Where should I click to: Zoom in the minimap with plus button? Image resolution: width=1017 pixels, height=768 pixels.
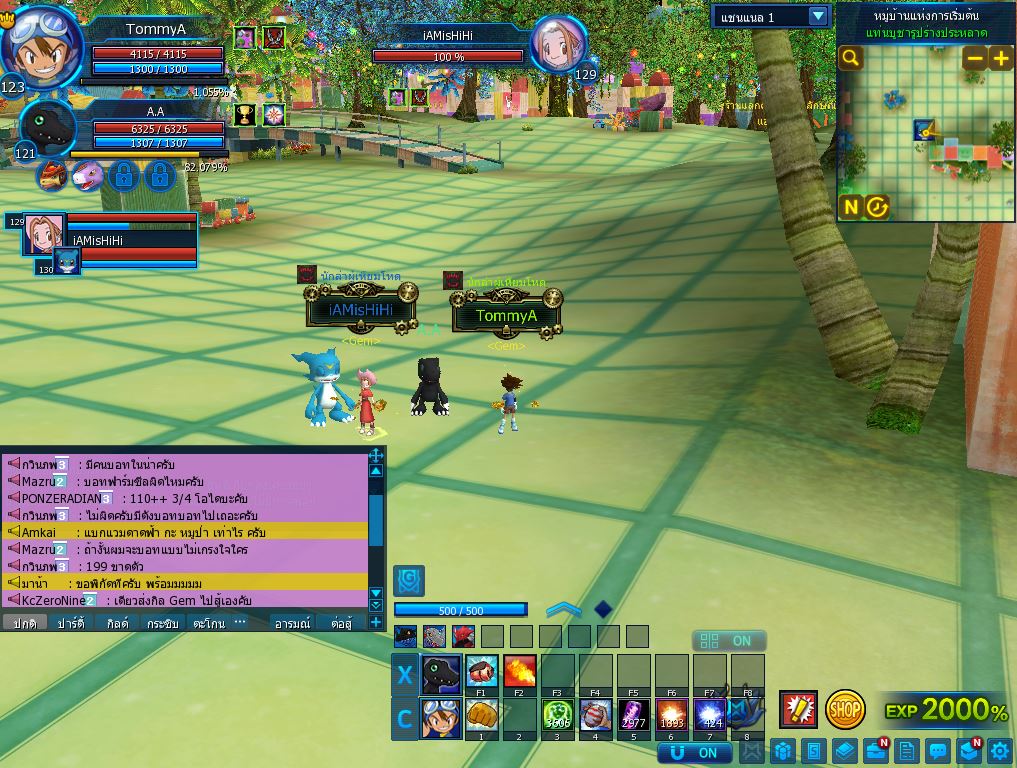tap(1000, 58)
